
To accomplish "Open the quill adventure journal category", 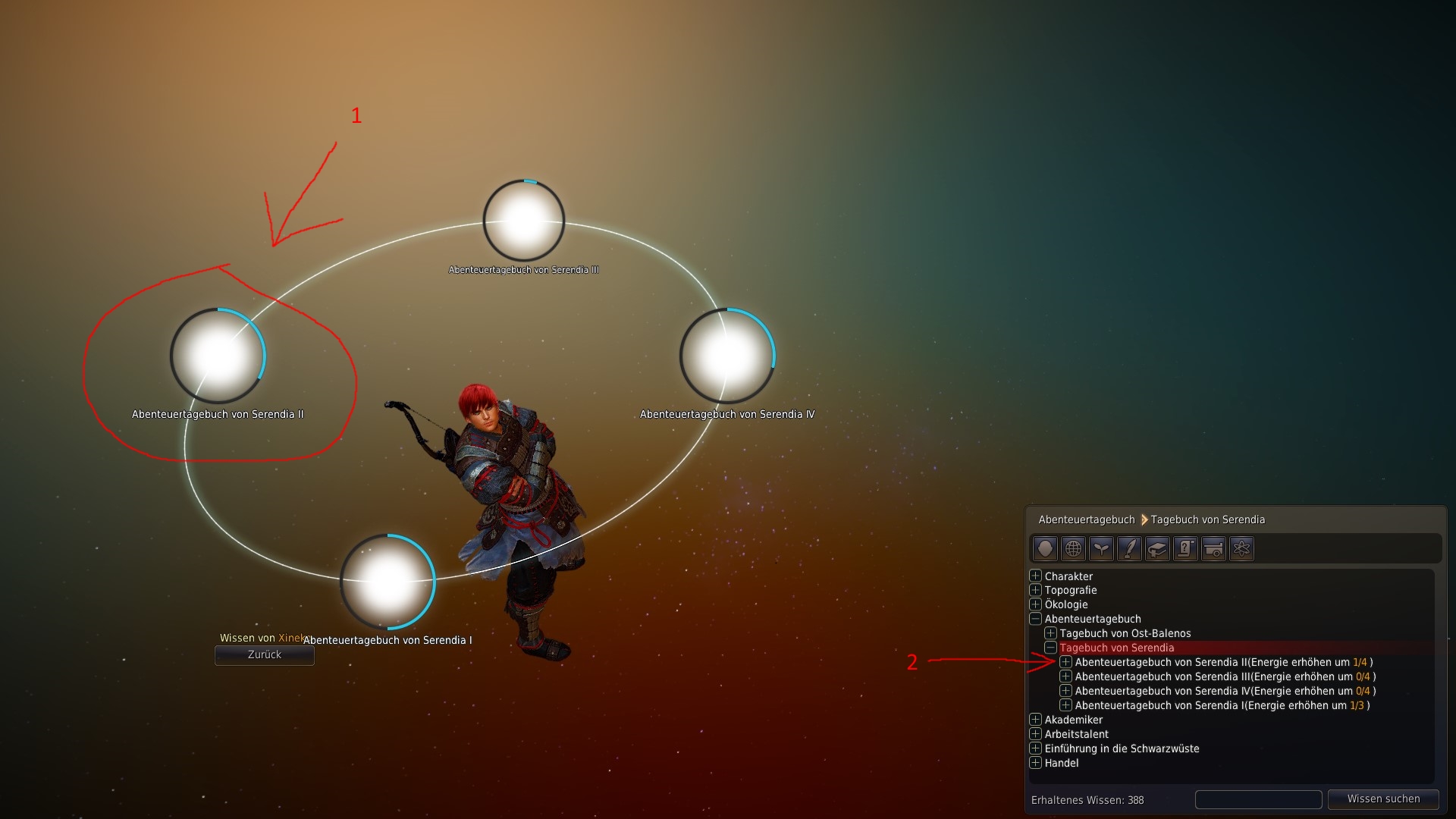I will click(1129, 548).
